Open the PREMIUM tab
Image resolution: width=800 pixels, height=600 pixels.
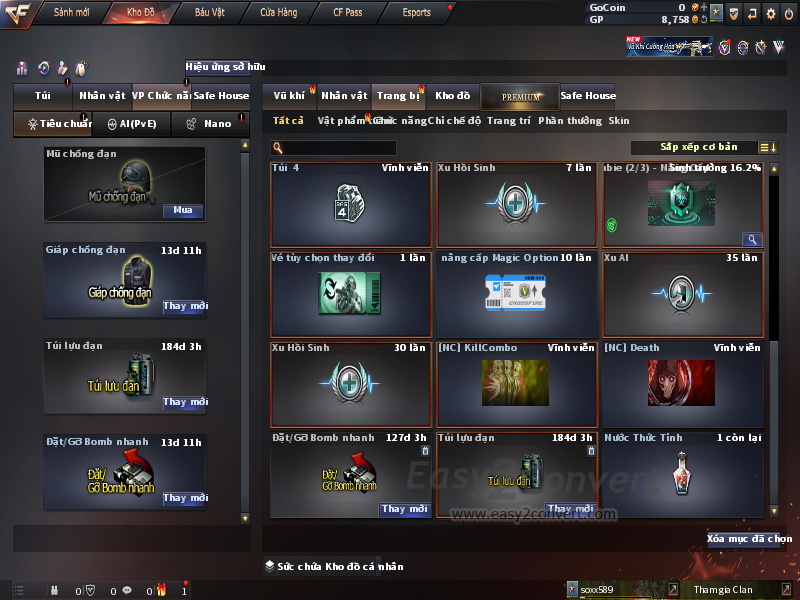pos(520,96)
